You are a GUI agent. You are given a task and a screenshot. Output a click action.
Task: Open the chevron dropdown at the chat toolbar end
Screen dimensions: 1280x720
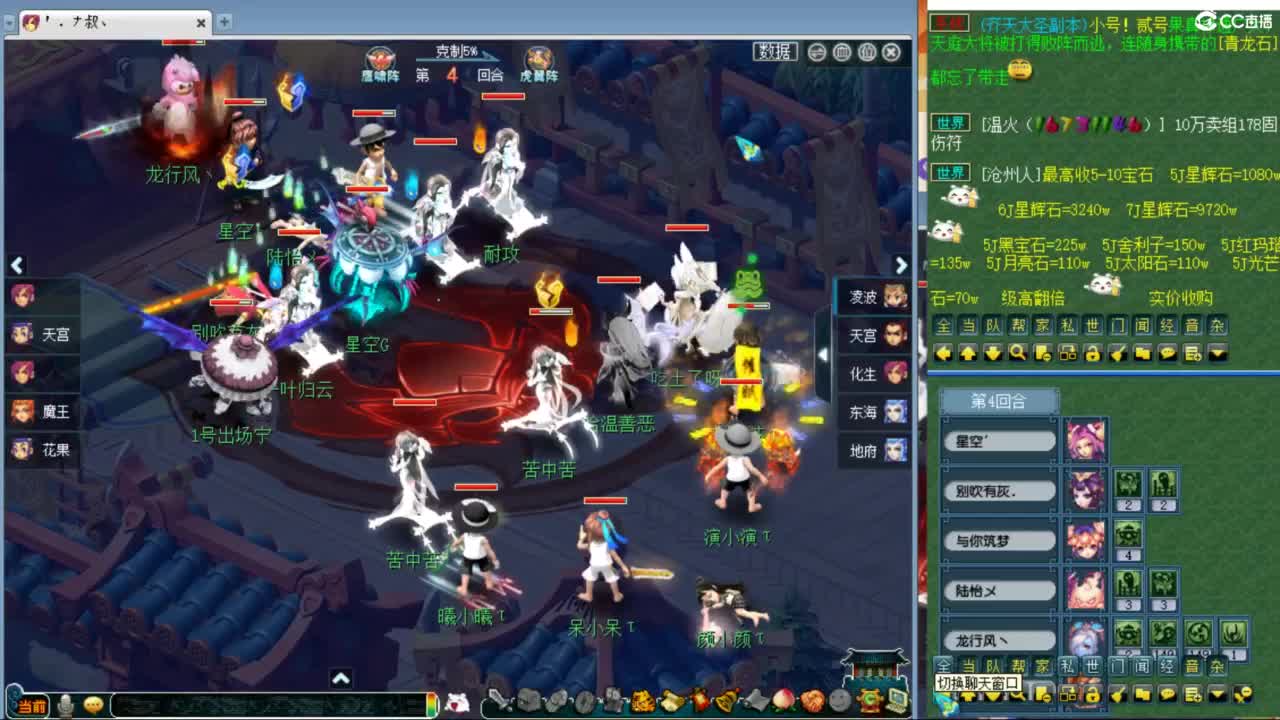pyautogui.click(x=1216, y=352)
